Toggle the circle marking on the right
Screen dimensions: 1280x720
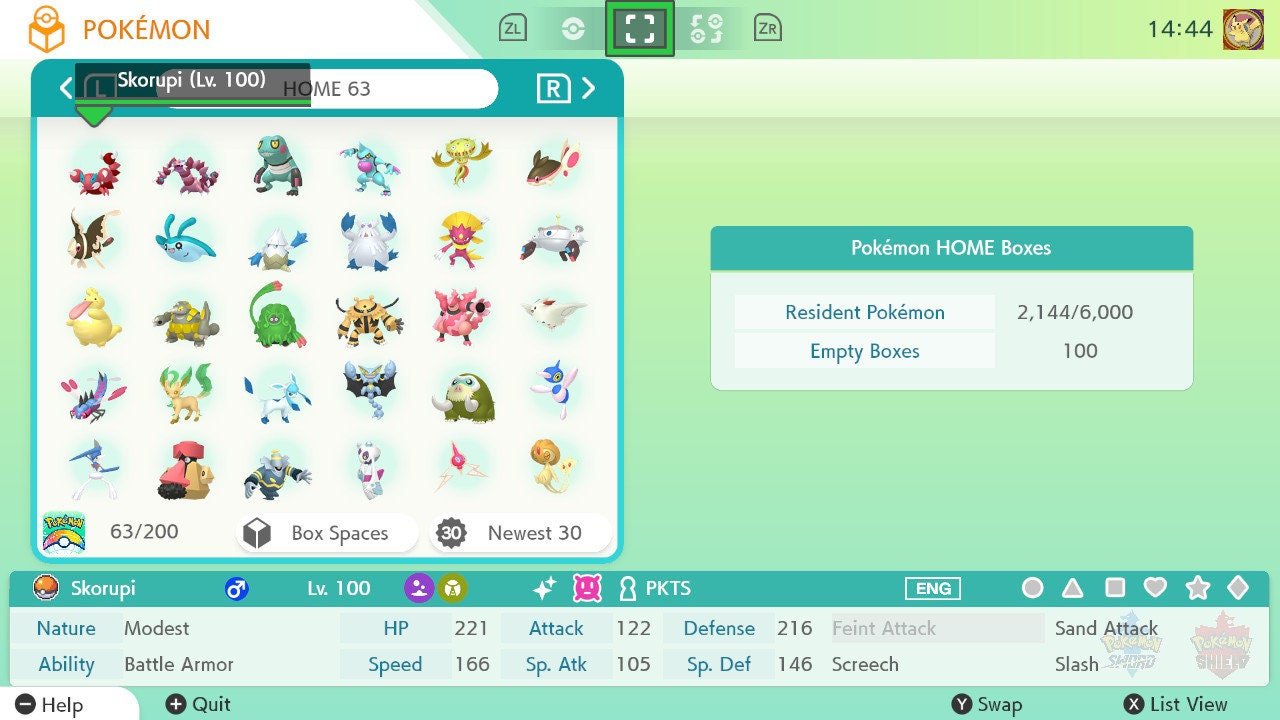[x=1032, y=589]
